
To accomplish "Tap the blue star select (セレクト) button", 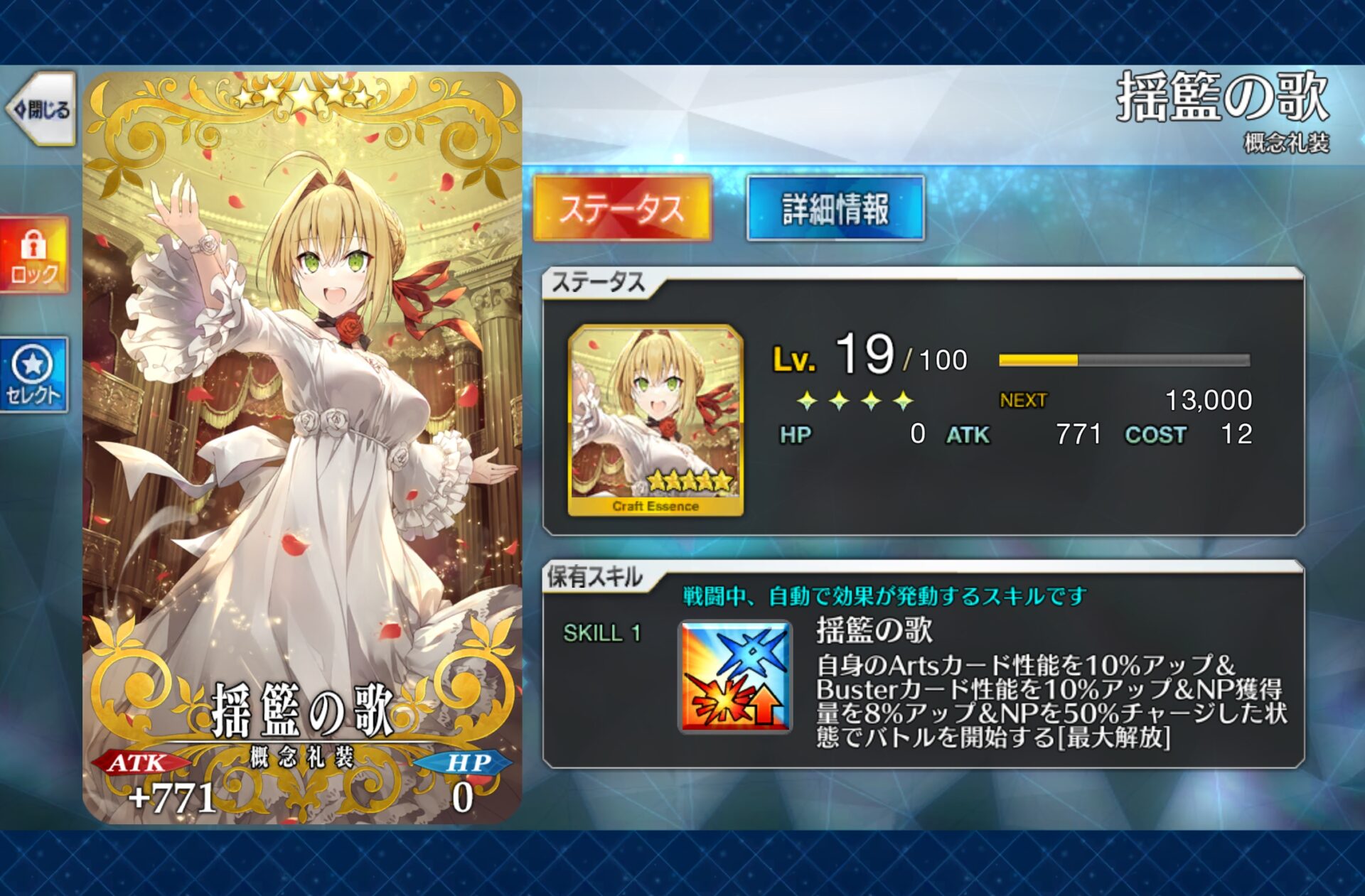I will coord(34,374).
